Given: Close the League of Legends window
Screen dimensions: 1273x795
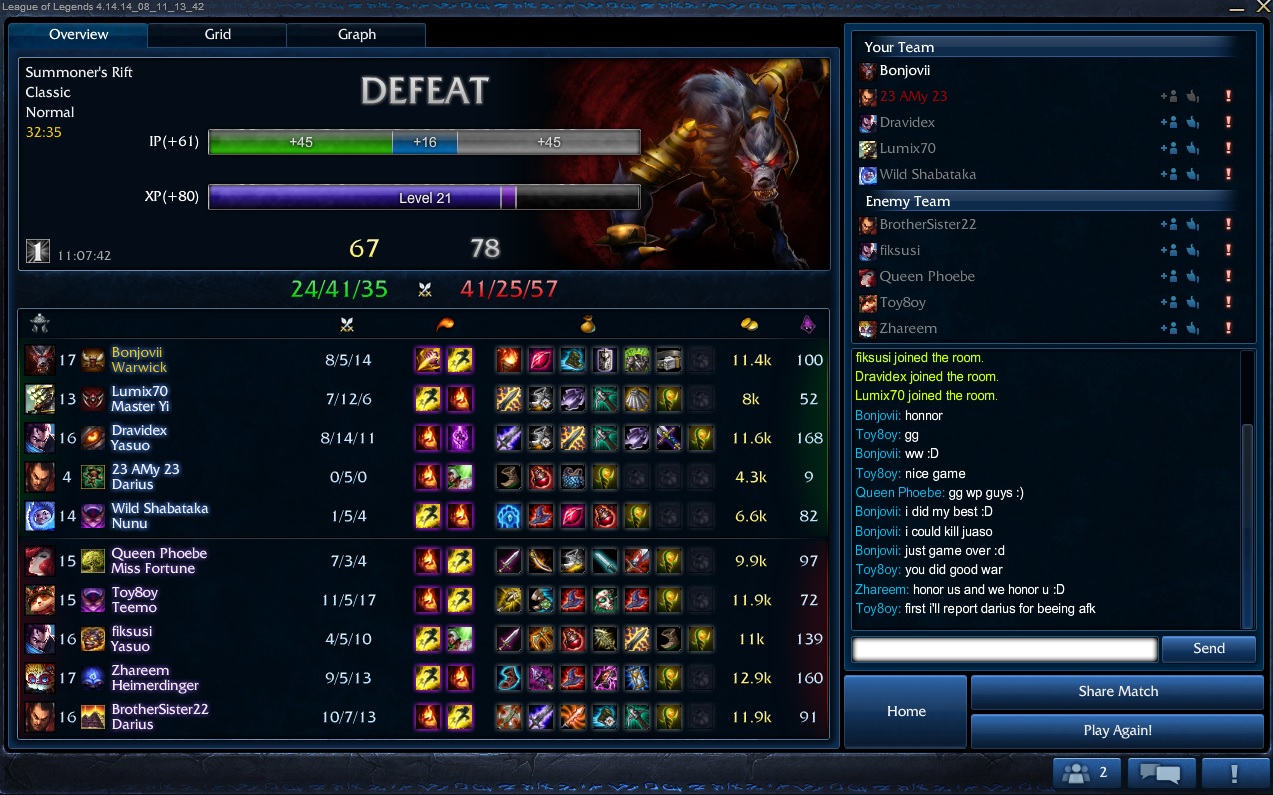Looking at the screenshot, I should click(1264, 7).
